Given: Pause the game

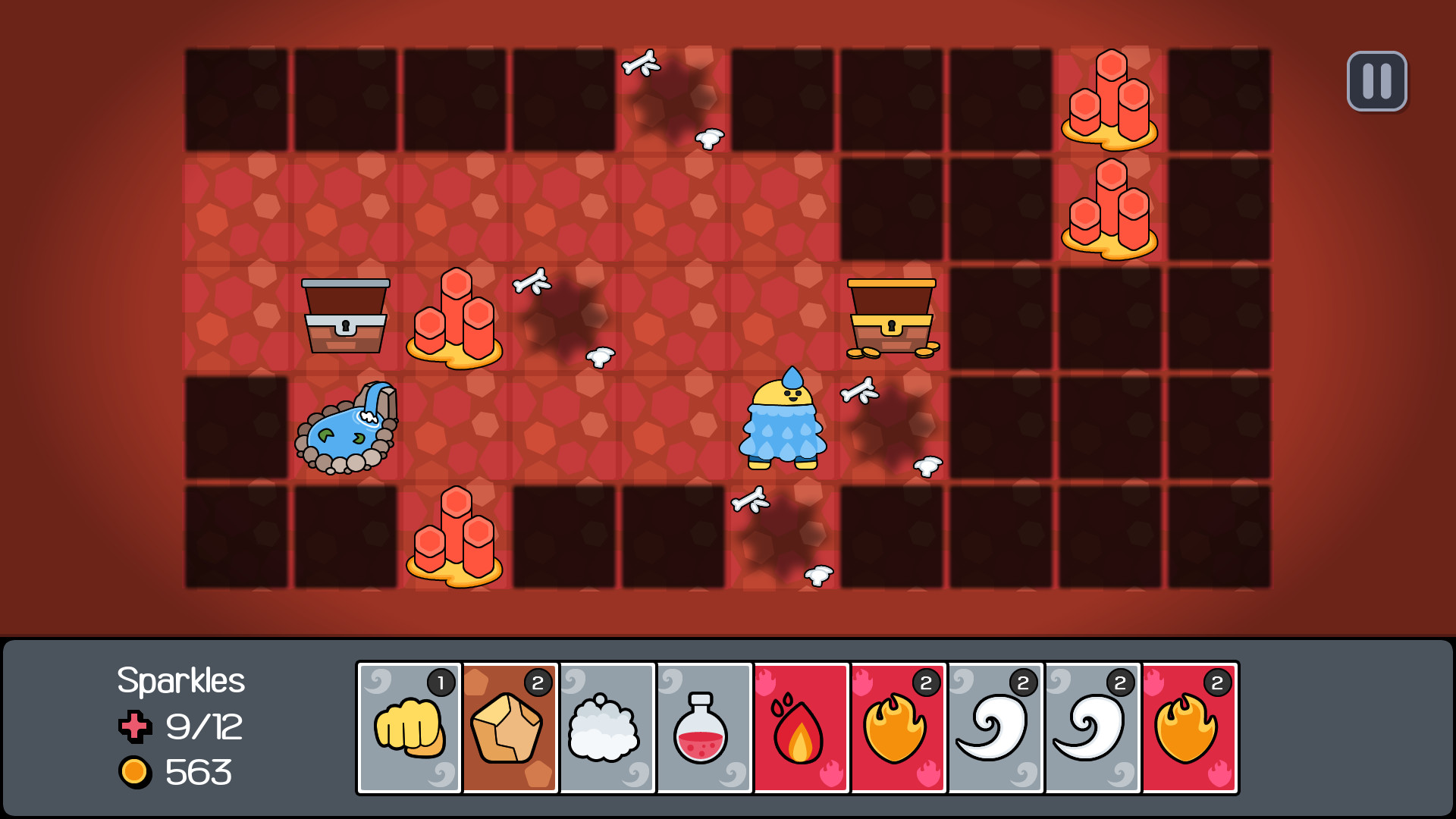Looking at the screenshot, I should tap(1376, 80).
